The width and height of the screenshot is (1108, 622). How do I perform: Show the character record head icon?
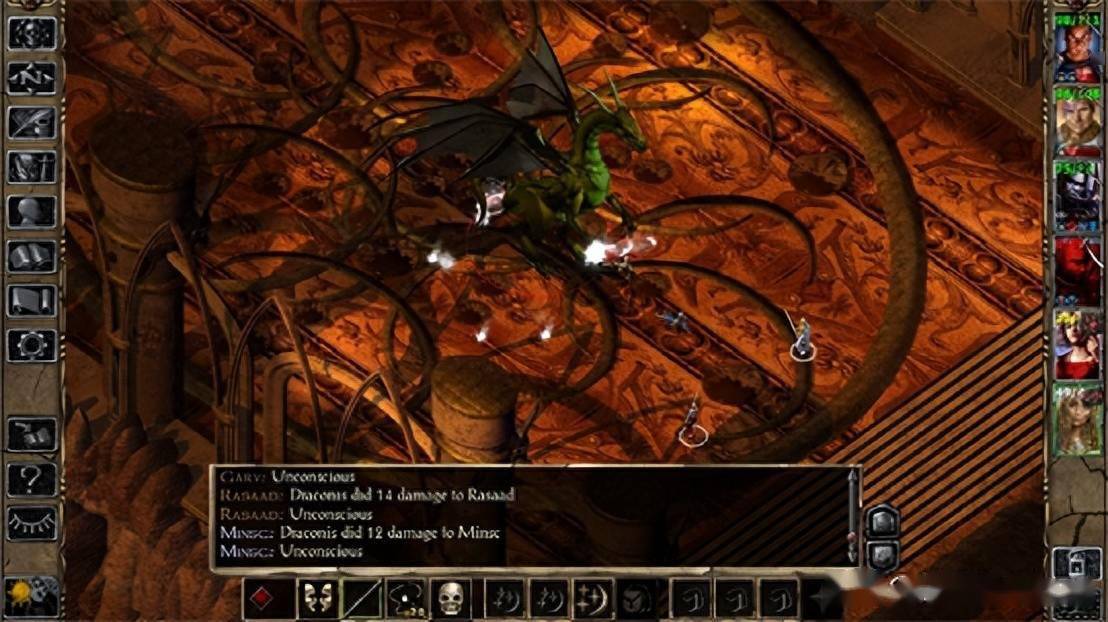click(x=32, y=211)
